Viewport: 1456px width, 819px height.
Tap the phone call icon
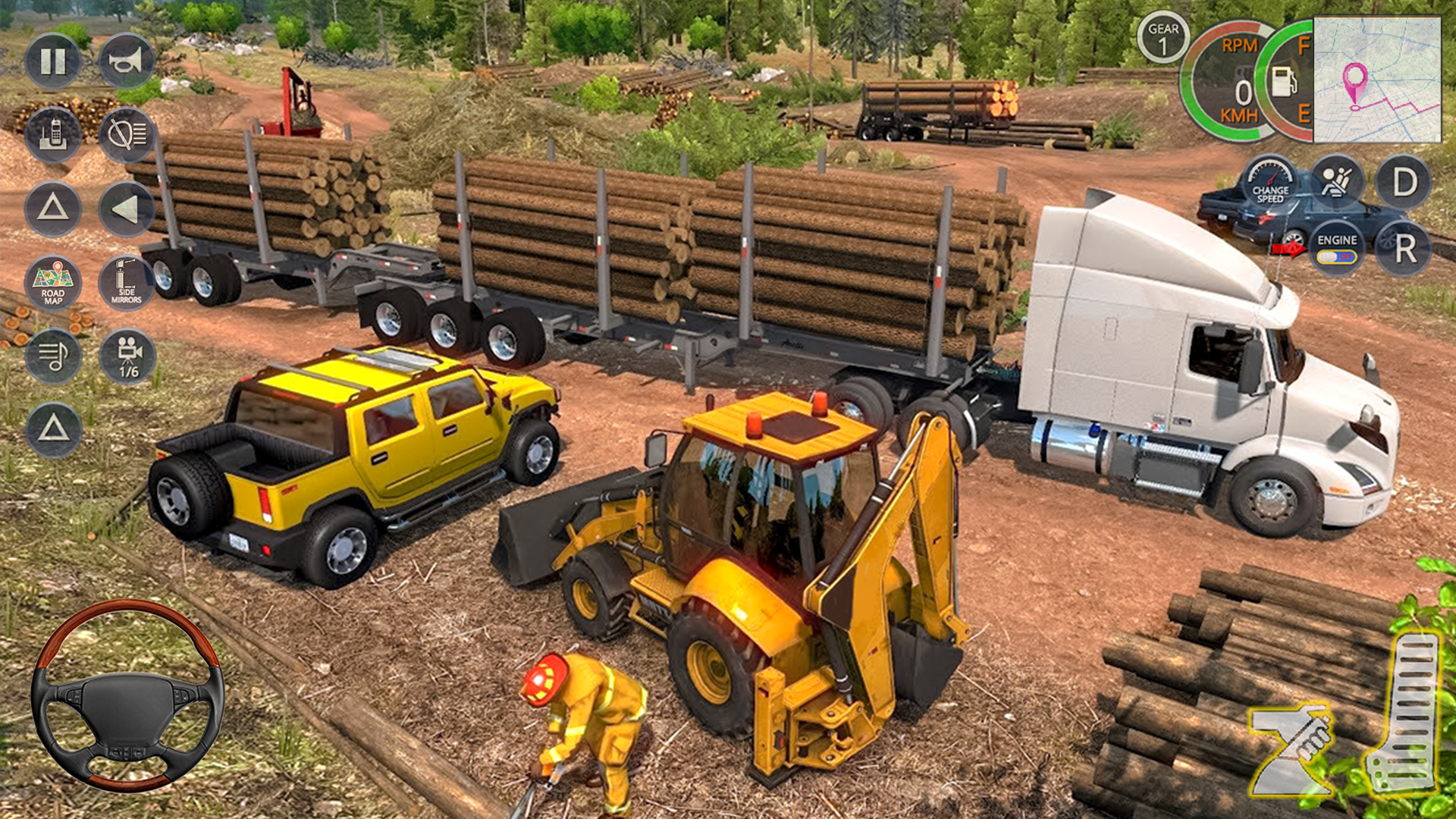[53, 133]
